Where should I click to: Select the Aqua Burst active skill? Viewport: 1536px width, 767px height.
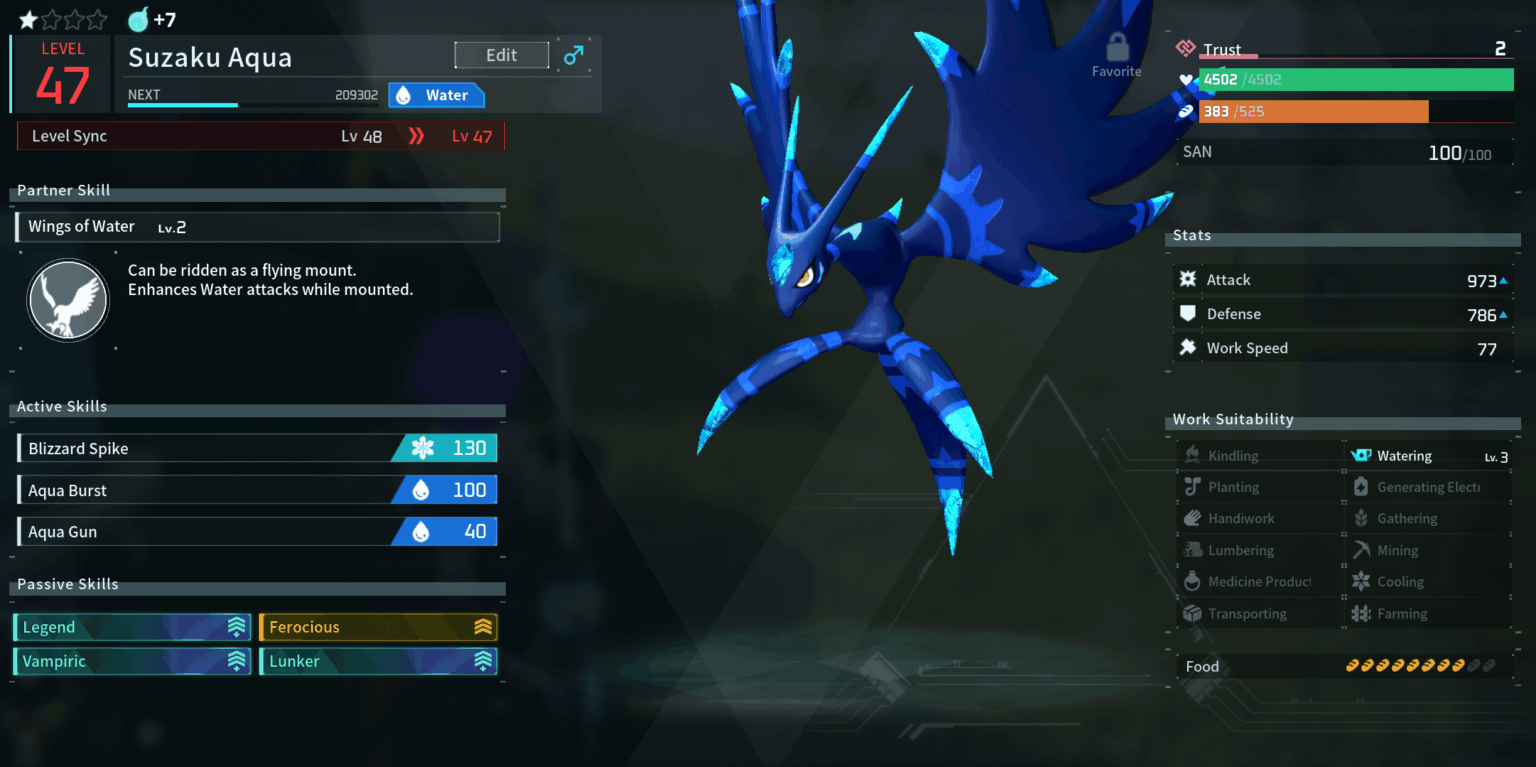257,490
